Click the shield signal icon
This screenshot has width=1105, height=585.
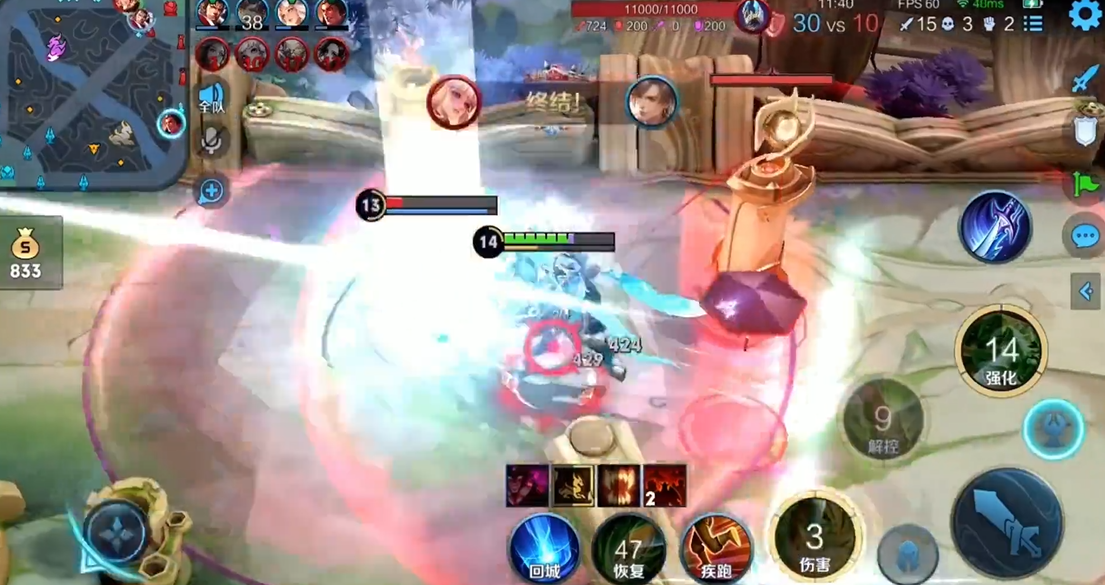point(1085,131)
